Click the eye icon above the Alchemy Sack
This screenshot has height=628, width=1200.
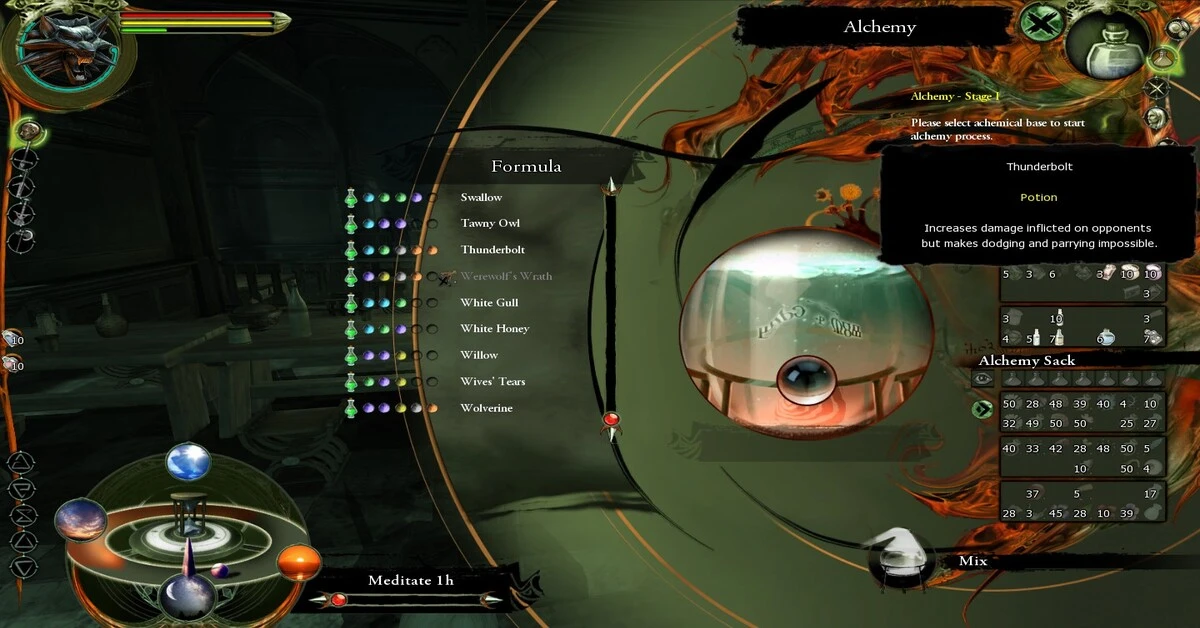[x=982, y=379]
